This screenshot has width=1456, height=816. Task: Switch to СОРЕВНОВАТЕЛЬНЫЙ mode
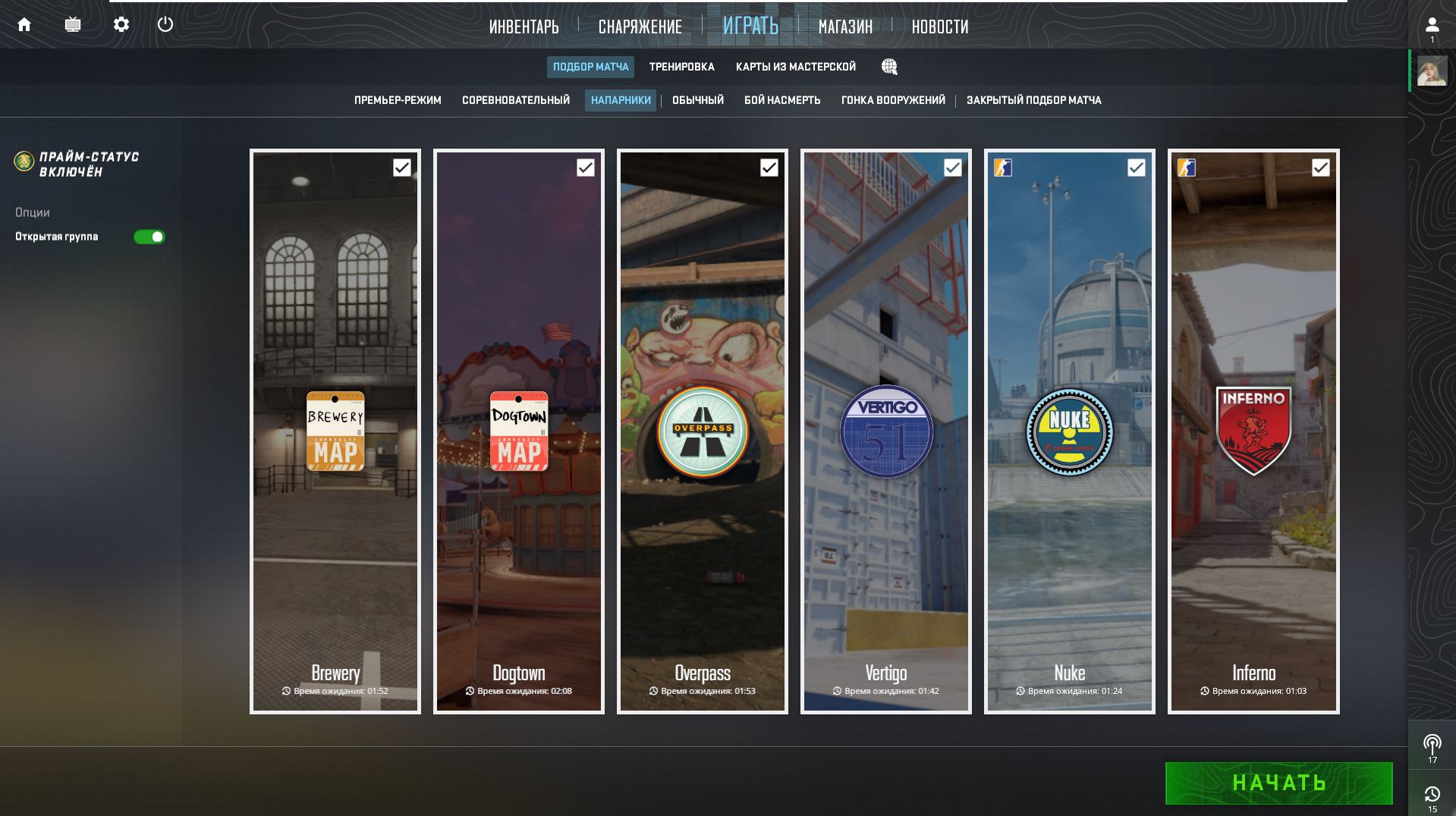point(516,100)
